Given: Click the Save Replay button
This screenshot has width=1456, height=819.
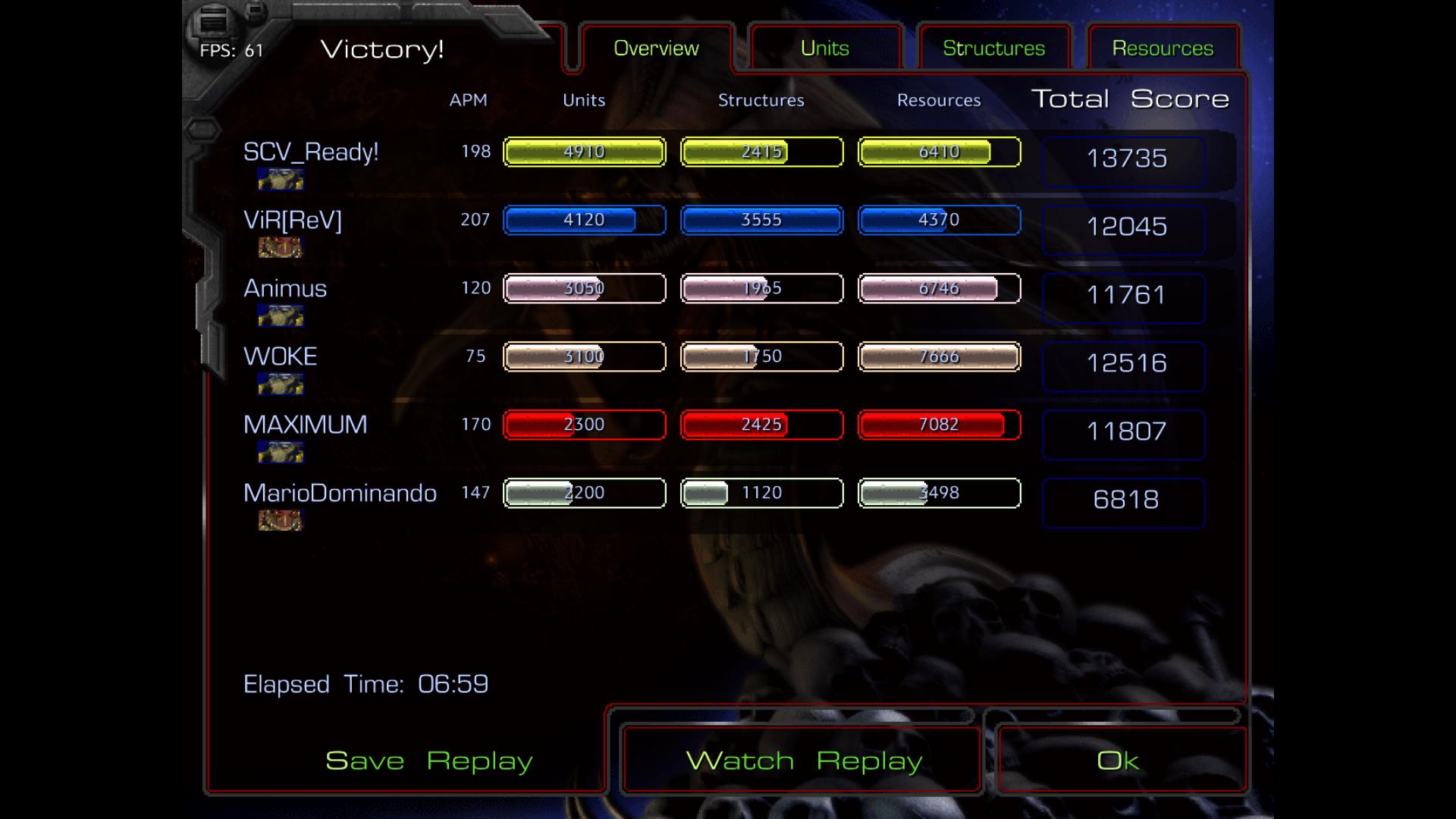Looking at the screenshot, I should pos(428,761).
